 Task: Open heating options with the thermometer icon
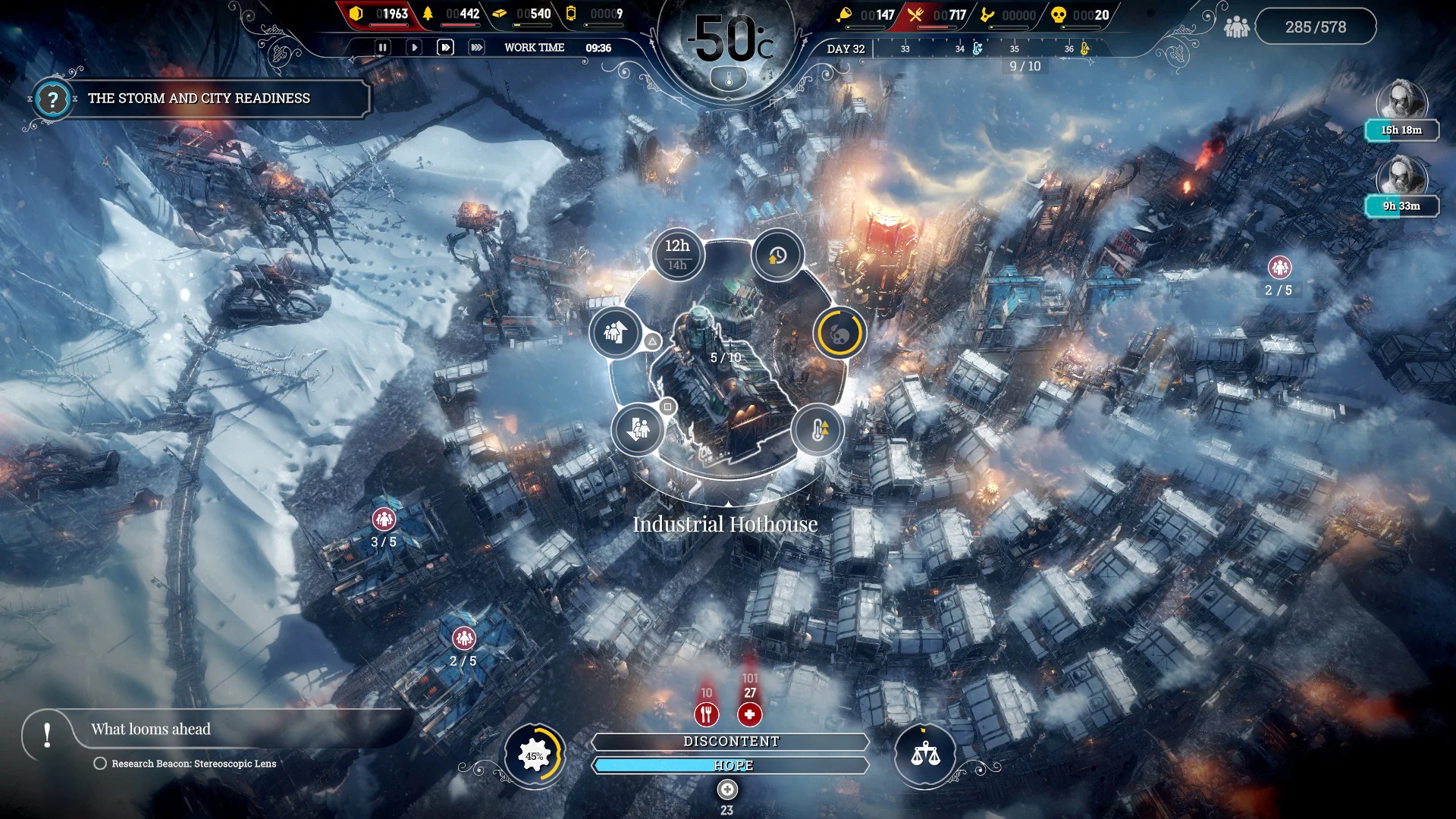(818, 431)
